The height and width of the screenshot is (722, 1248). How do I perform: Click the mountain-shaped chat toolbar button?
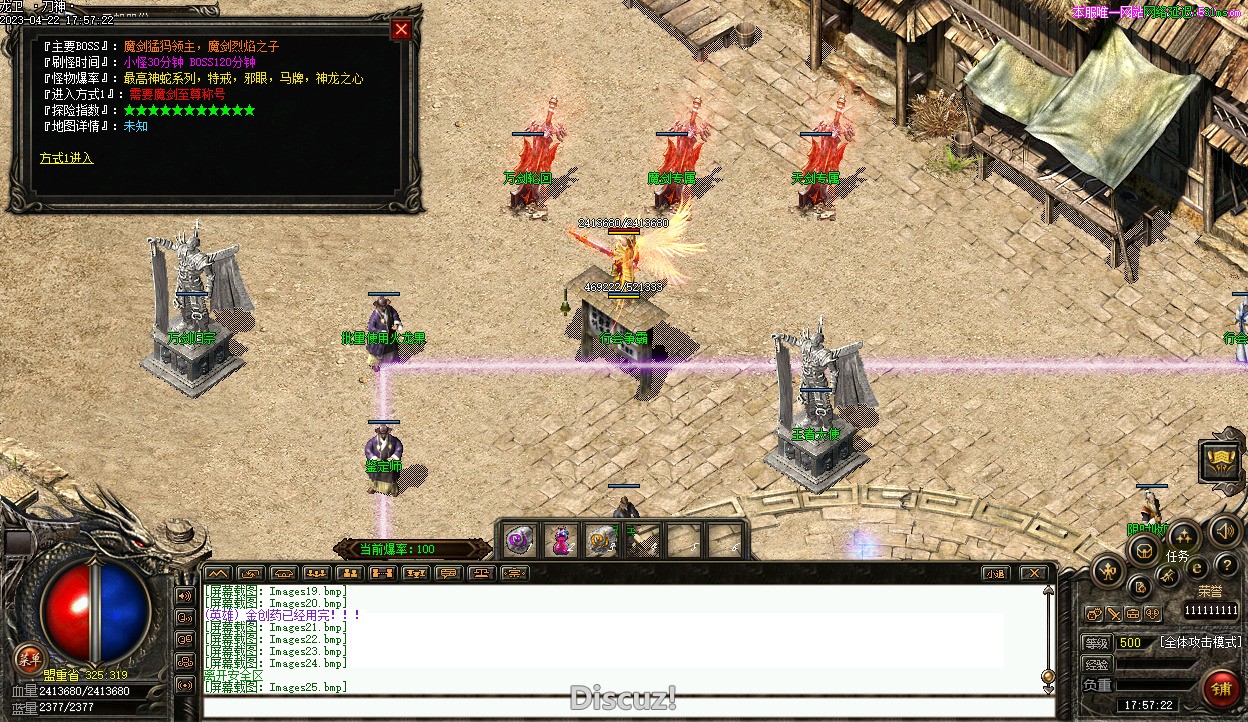click(x=217, y=573)
